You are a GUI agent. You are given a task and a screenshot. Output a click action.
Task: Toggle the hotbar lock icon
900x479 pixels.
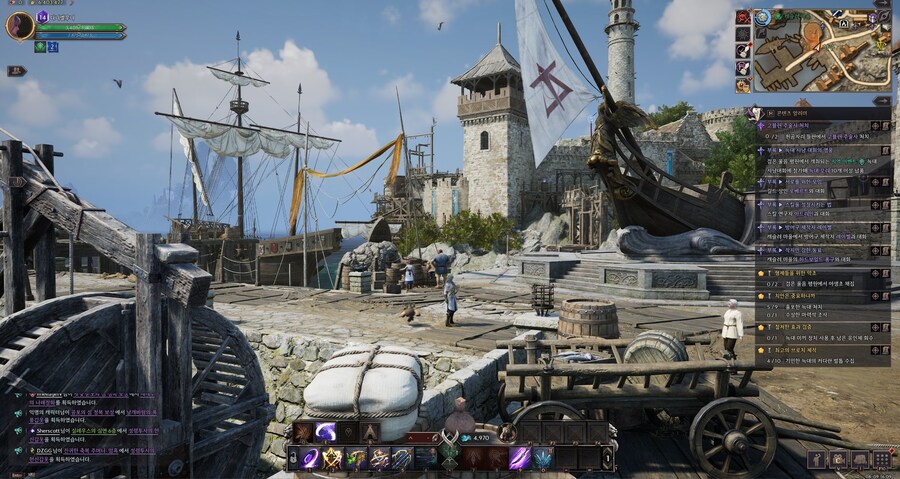click(292, 458)
